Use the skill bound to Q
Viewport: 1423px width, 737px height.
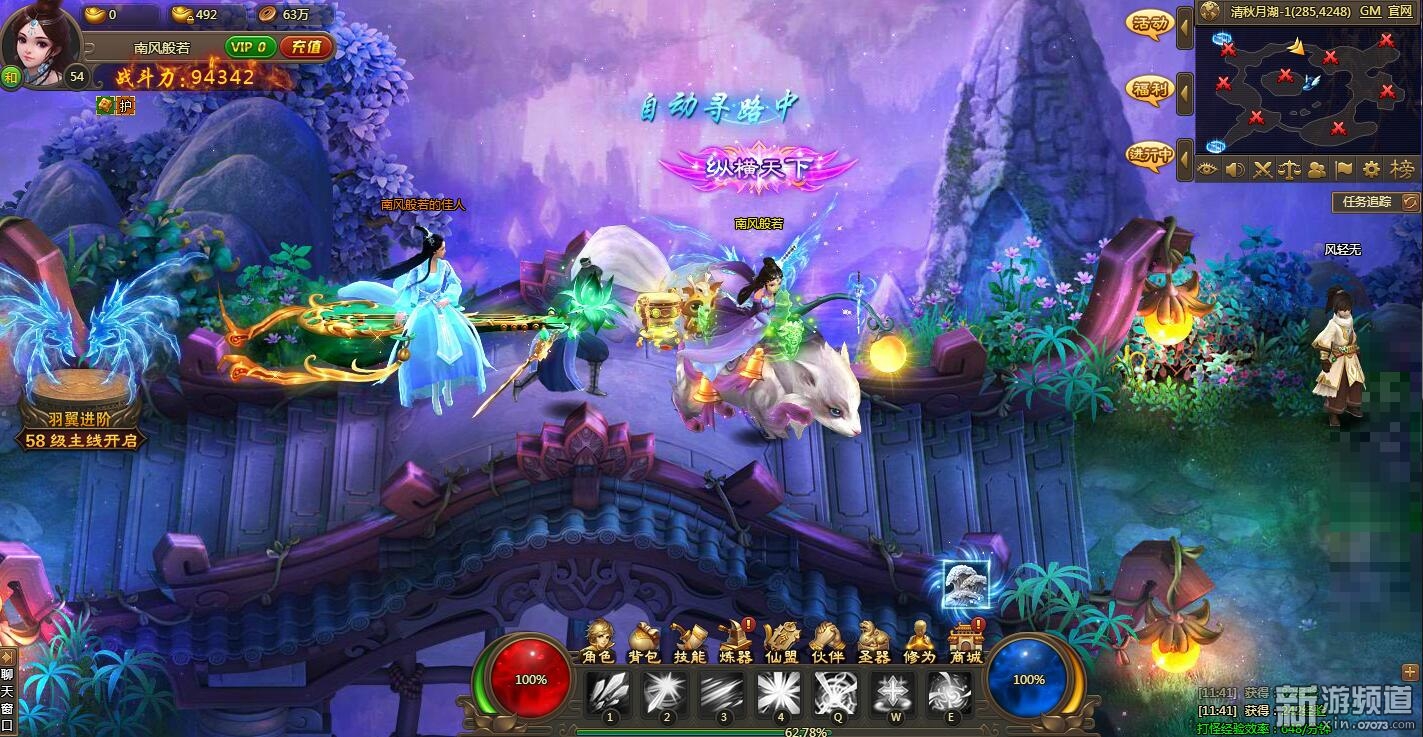point(836,692)
